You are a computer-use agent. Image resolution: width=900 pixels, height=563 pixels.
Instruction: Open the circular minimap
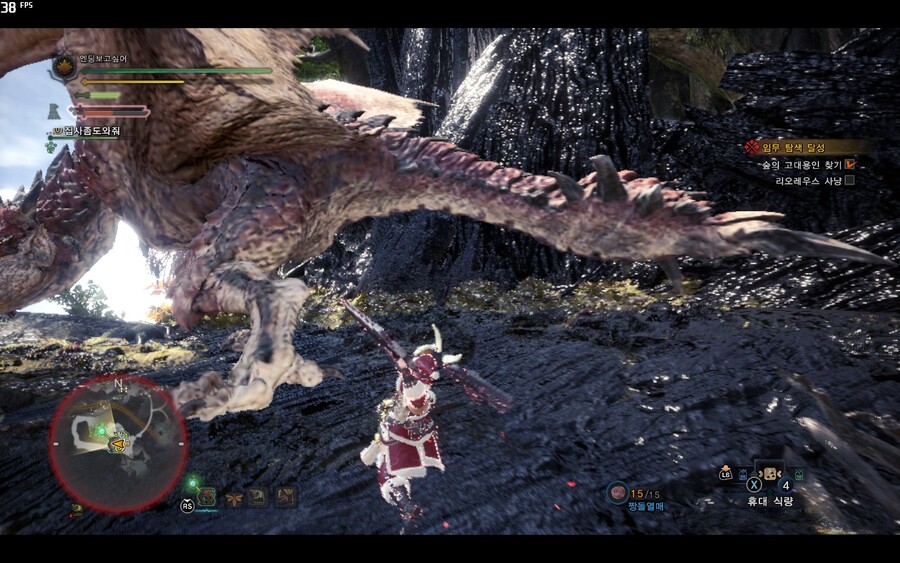click(x=118, y=443)
